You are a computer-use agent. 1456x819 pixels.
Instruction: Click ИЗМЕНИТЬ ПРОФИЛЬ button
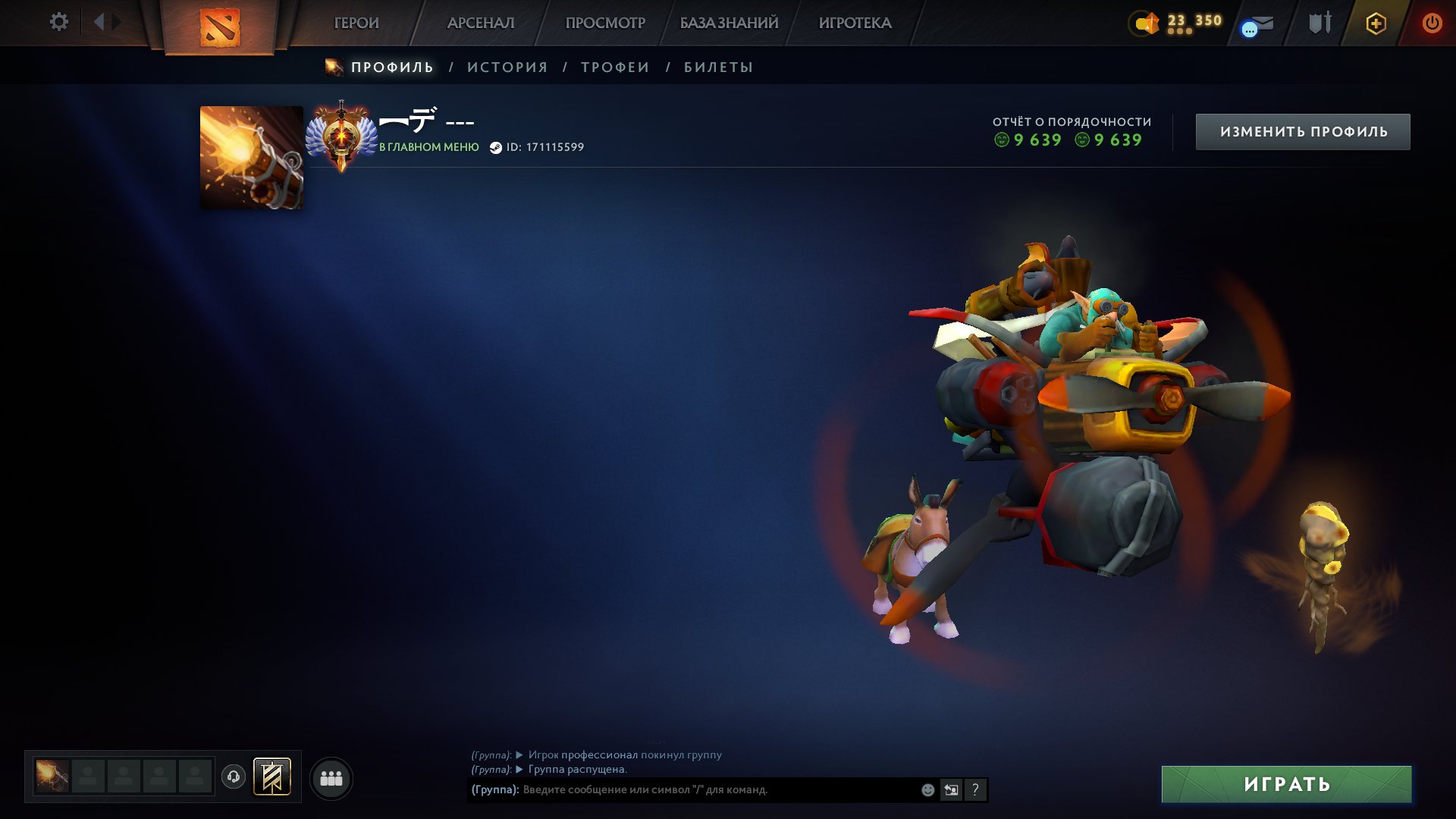(1302, 130)
